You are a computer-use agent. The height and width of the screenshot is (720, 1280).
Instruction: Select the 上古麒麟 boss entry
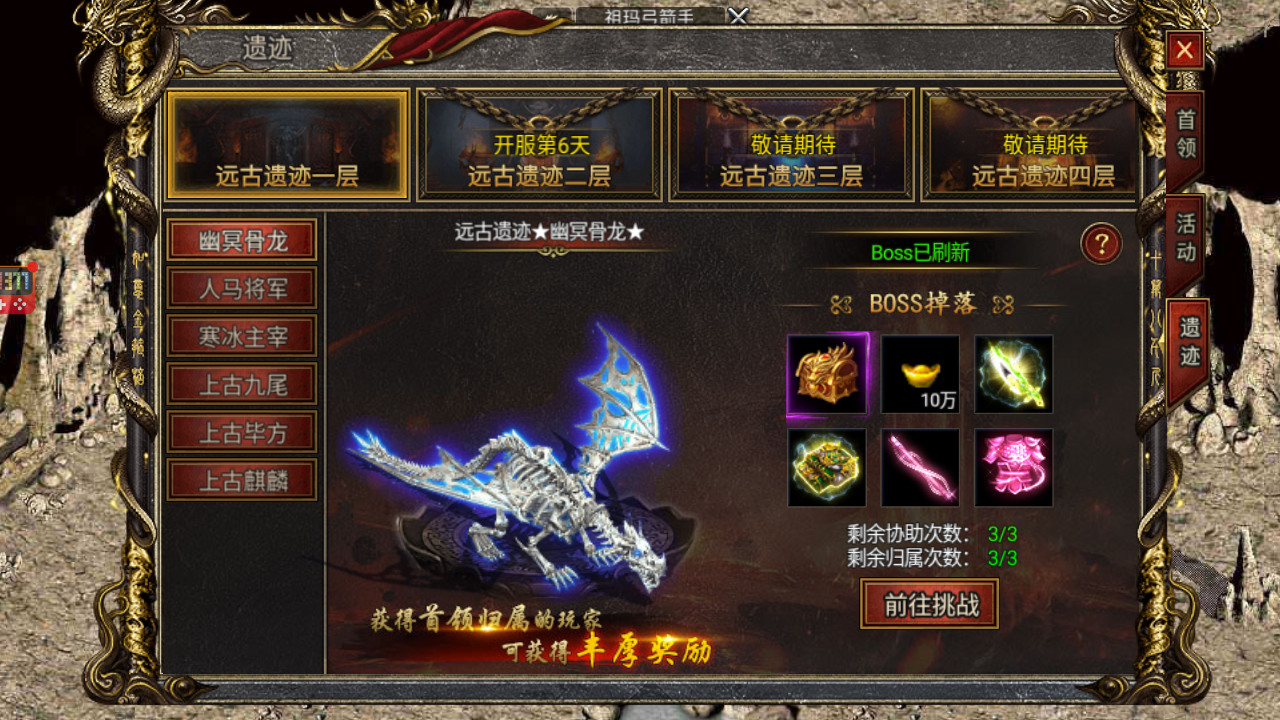pos(242,480)
